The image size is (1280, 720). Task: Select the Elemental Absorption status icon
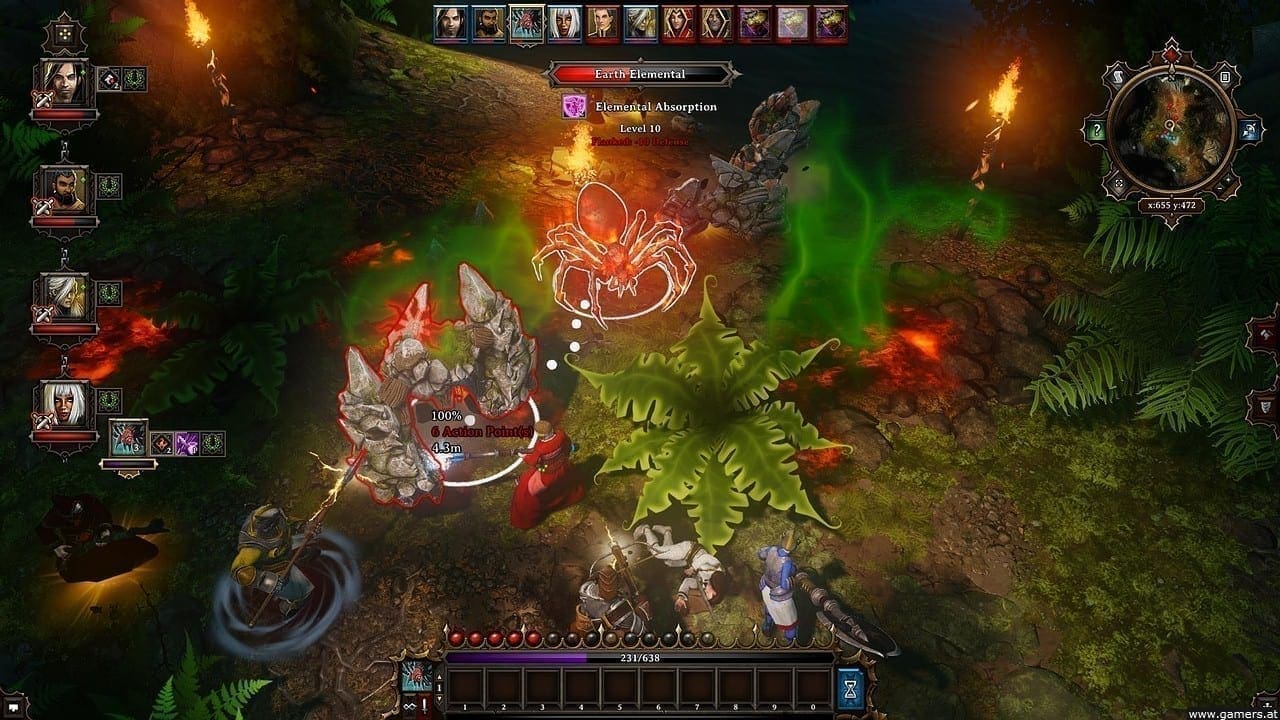pos(574,106)
